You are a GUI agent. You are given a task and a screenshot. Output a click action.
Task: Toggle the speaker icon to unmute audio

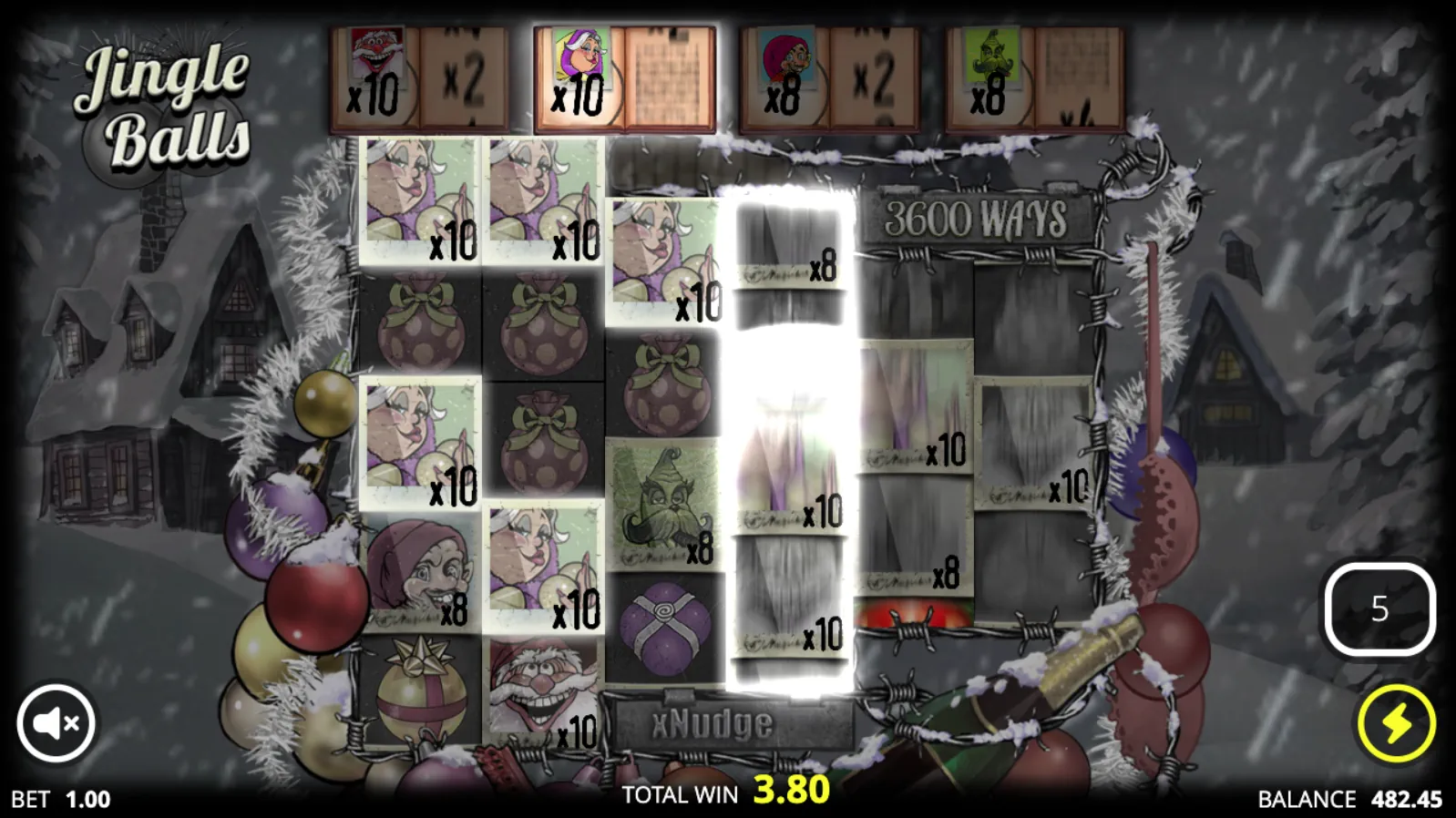point(56,721)
